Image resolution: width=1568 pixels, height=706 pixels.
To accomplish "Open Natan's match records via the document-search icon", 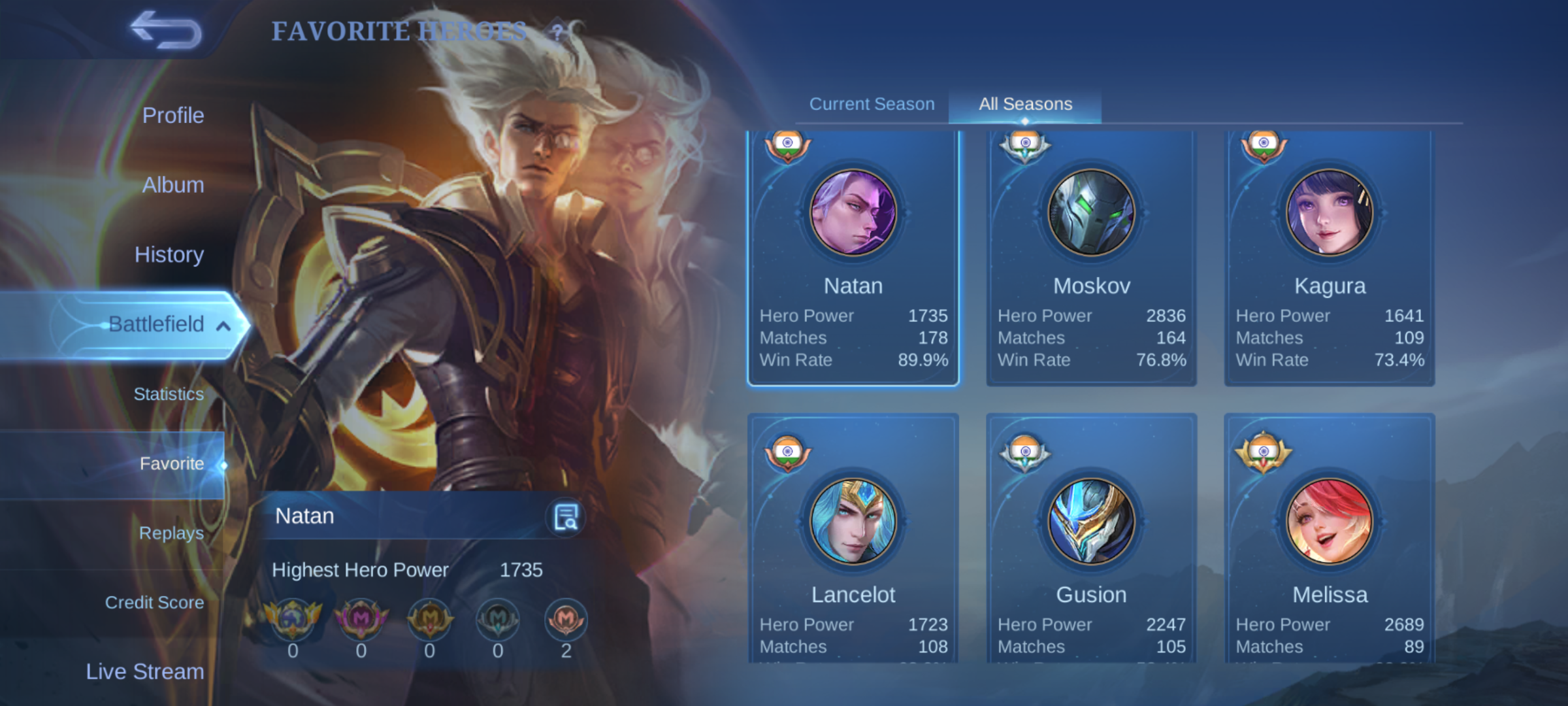I will [564, 516].
